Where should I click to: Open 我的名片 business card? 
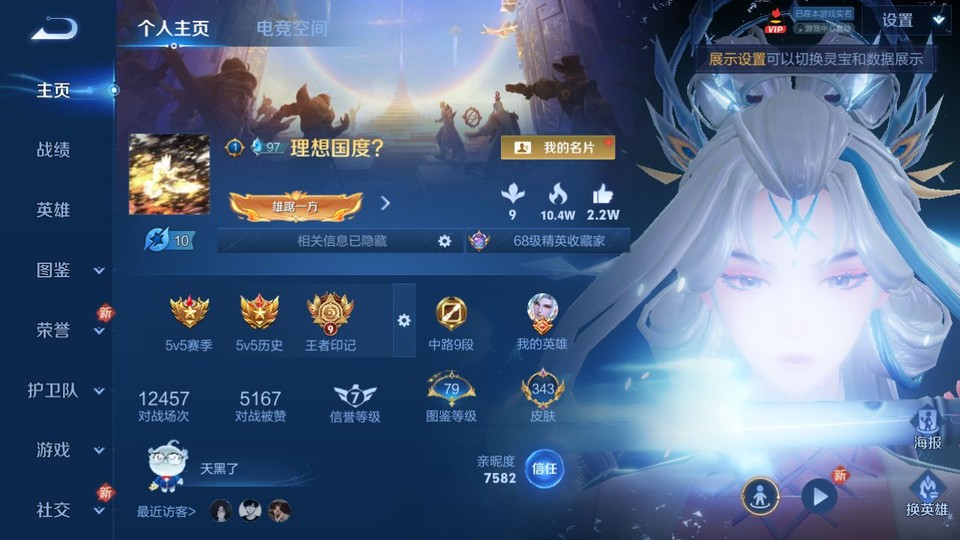[x=557, y=148]
